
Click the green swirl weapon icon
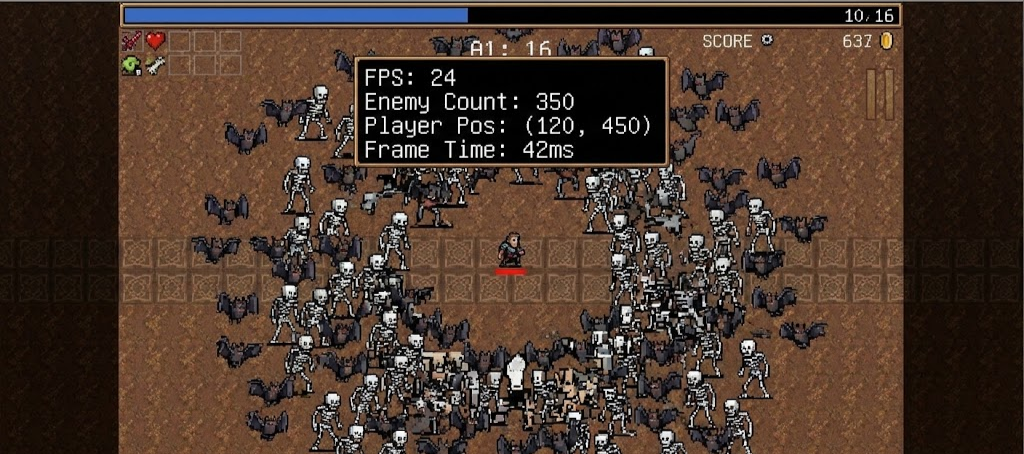click(132, 65)
